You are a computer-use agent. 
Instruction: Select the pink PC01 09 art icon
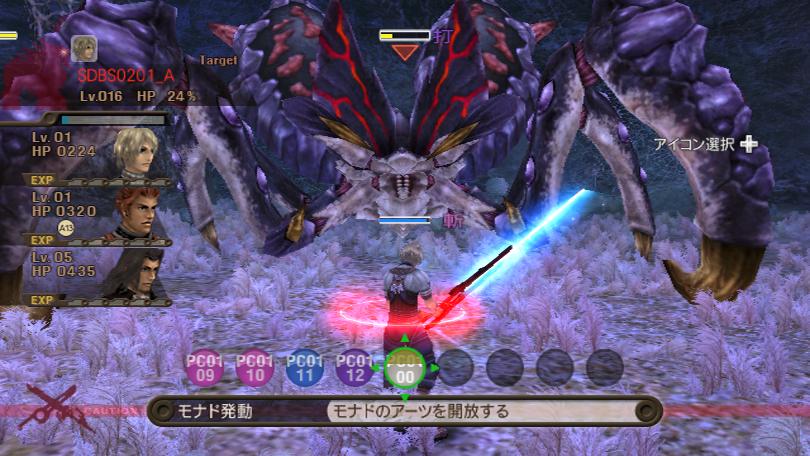205,368
